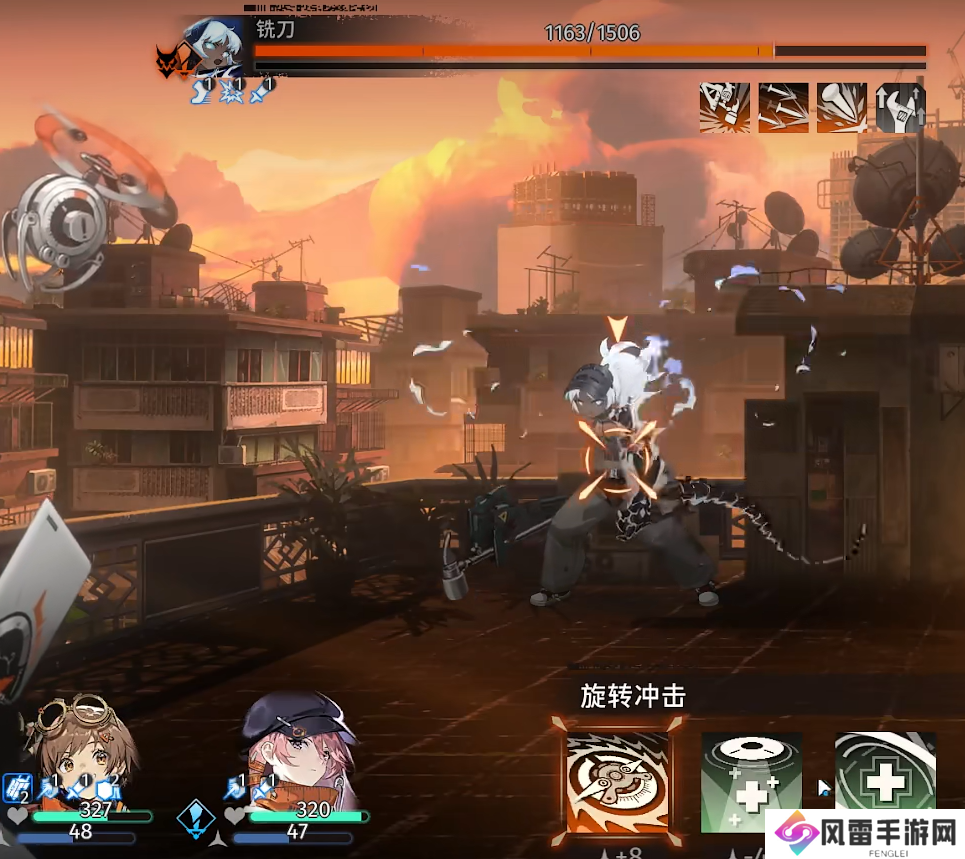Click the blue diamond icon between portraits

195,817
